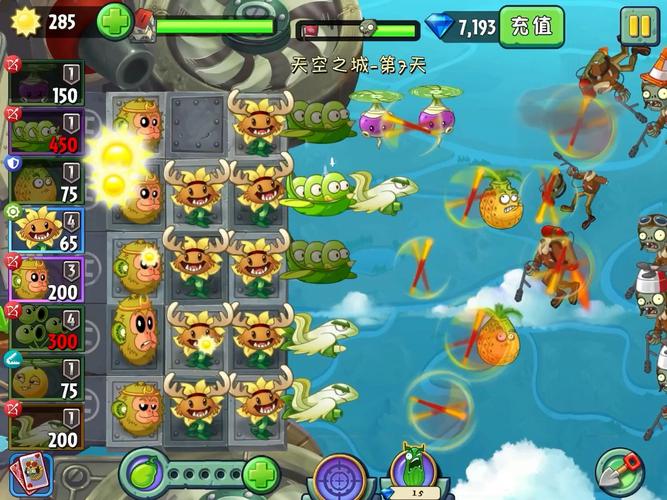Select the white plant seed packet at the bottom of the list
The image size is (667, 500).
[47, 424]
